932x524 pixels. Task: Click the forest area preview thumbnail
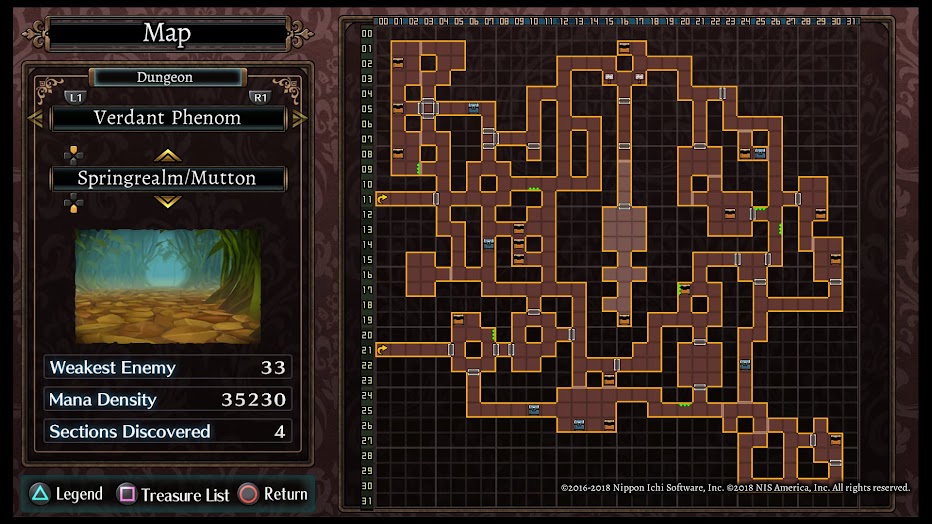click(x=167, y=285)
